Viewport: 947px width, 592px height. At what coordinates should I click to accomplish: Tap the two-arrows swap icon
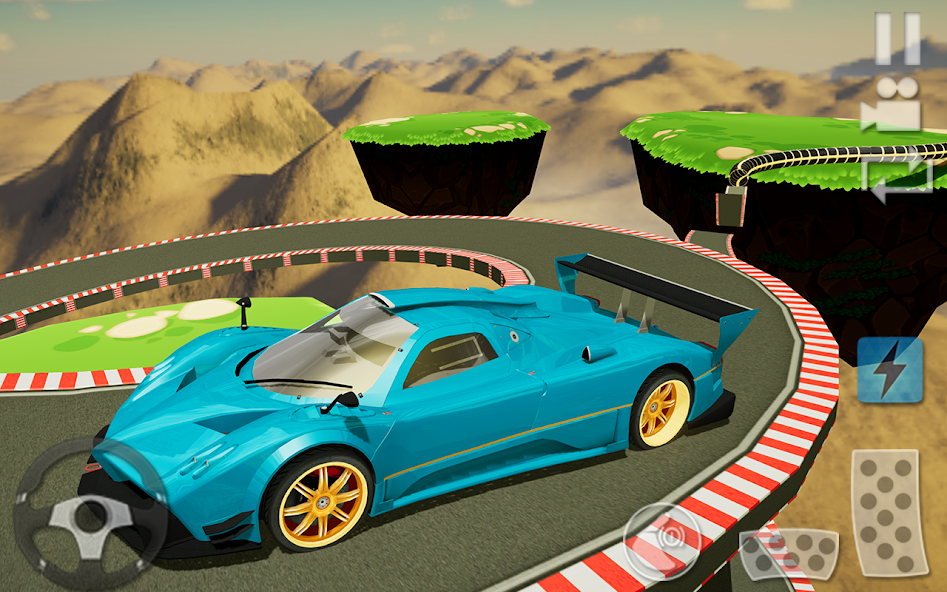(897, 180)
